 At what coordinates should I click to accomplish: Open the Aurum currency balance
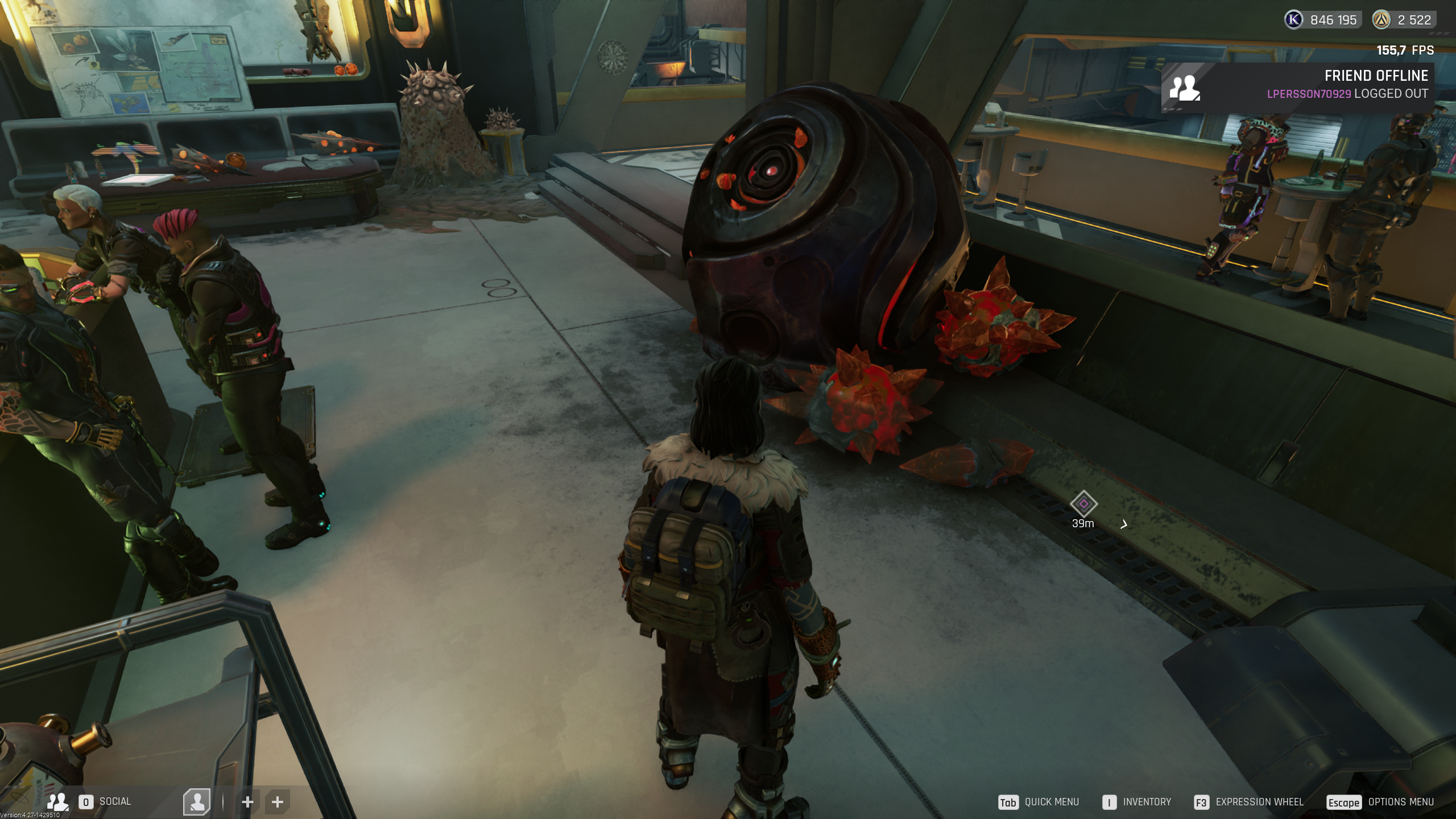pos(1404,20)
